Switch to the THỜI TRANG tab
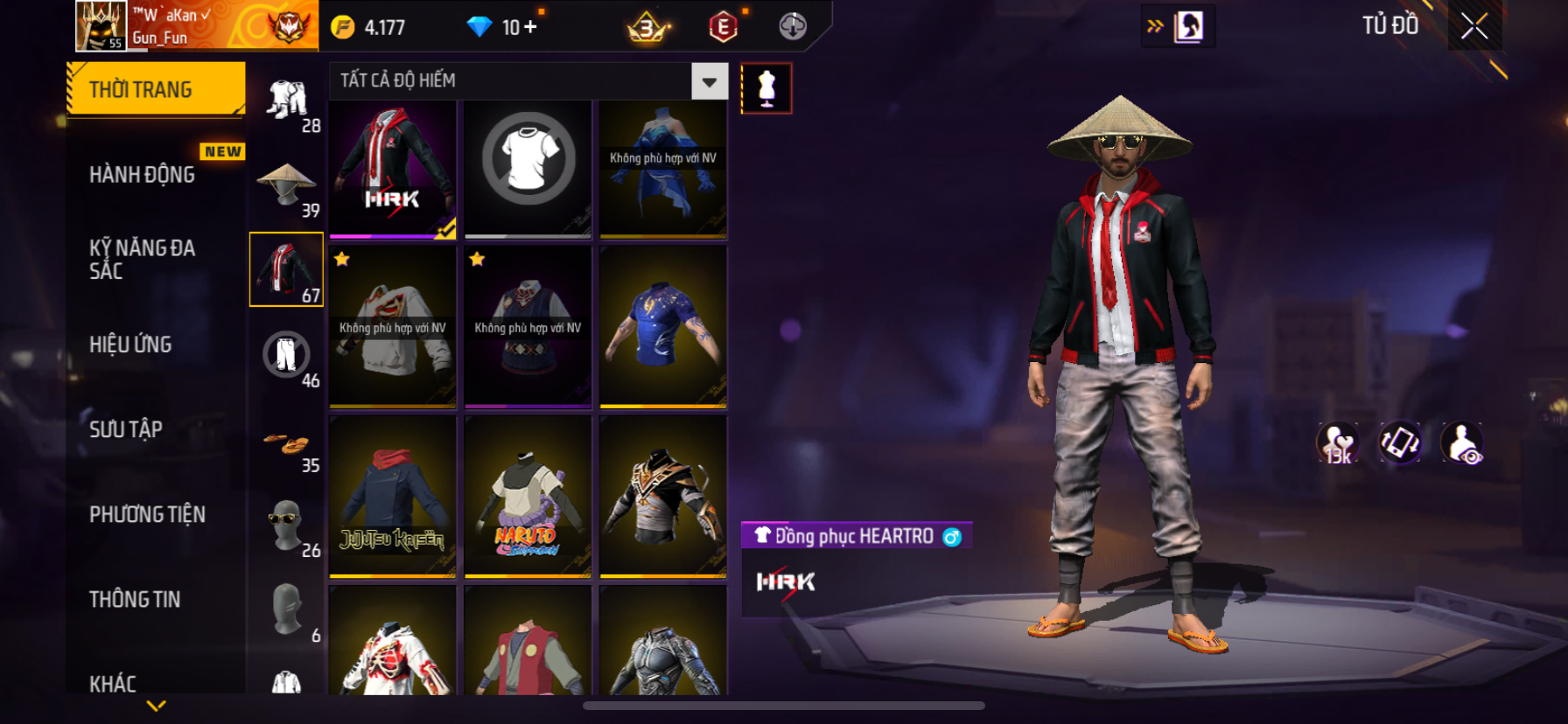Viewport: 1568px width, 724px height. click(155, 89)
